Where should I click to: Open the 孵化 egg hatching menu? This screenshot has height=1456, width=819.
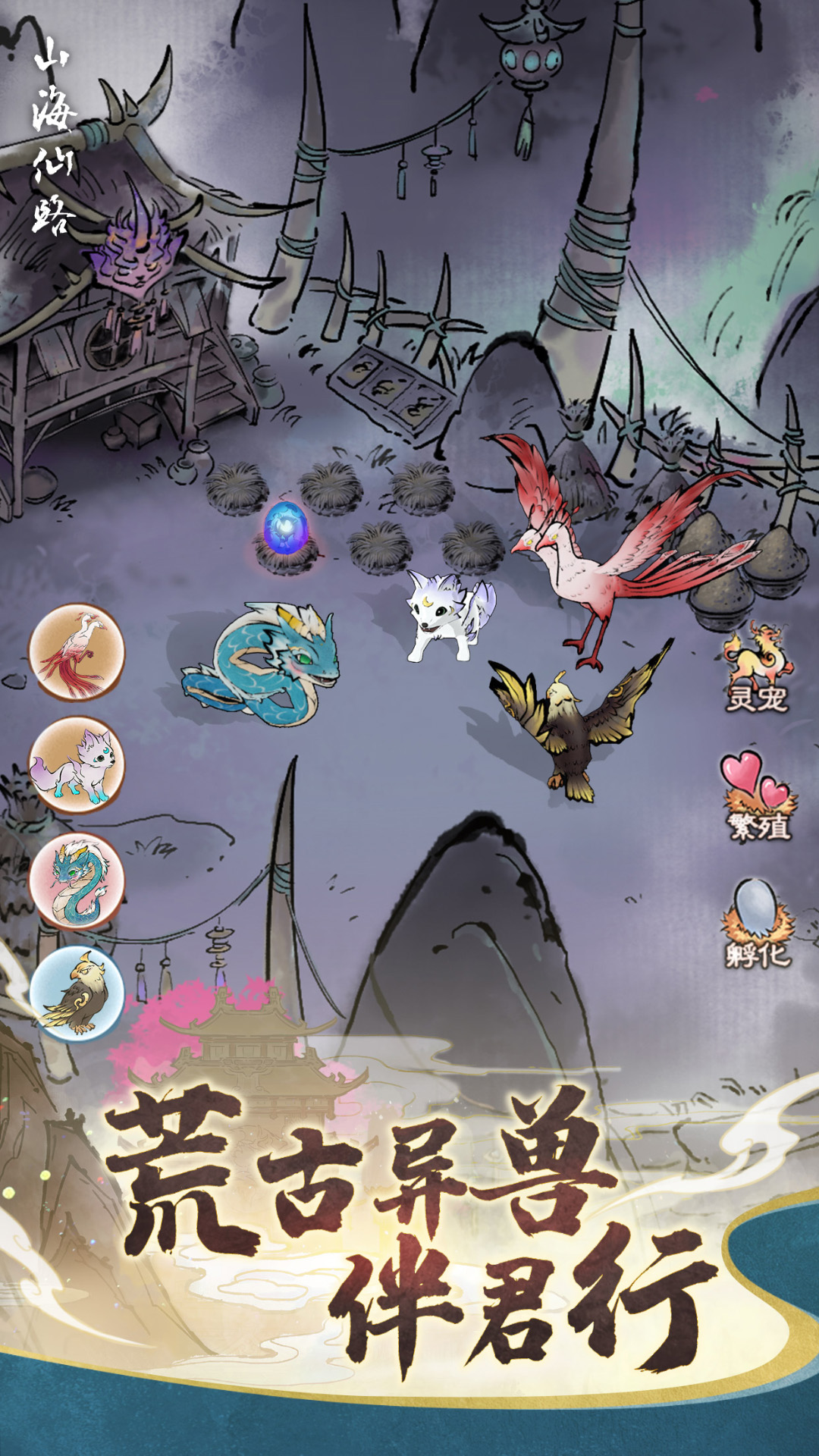(x=758, y=925)
